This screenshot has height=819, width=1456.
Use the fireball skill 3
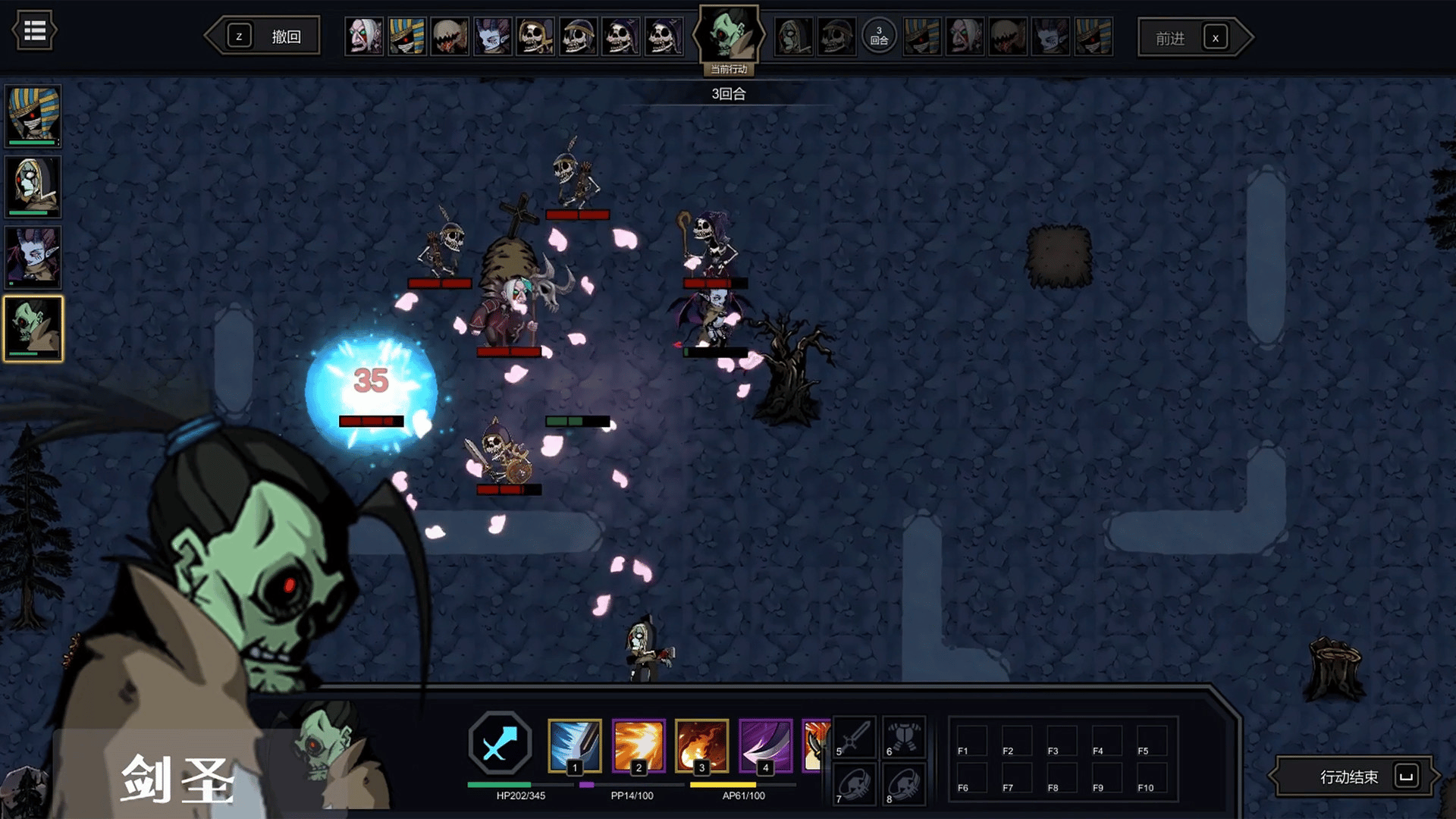pyautogui.click(x=701, y=745)
